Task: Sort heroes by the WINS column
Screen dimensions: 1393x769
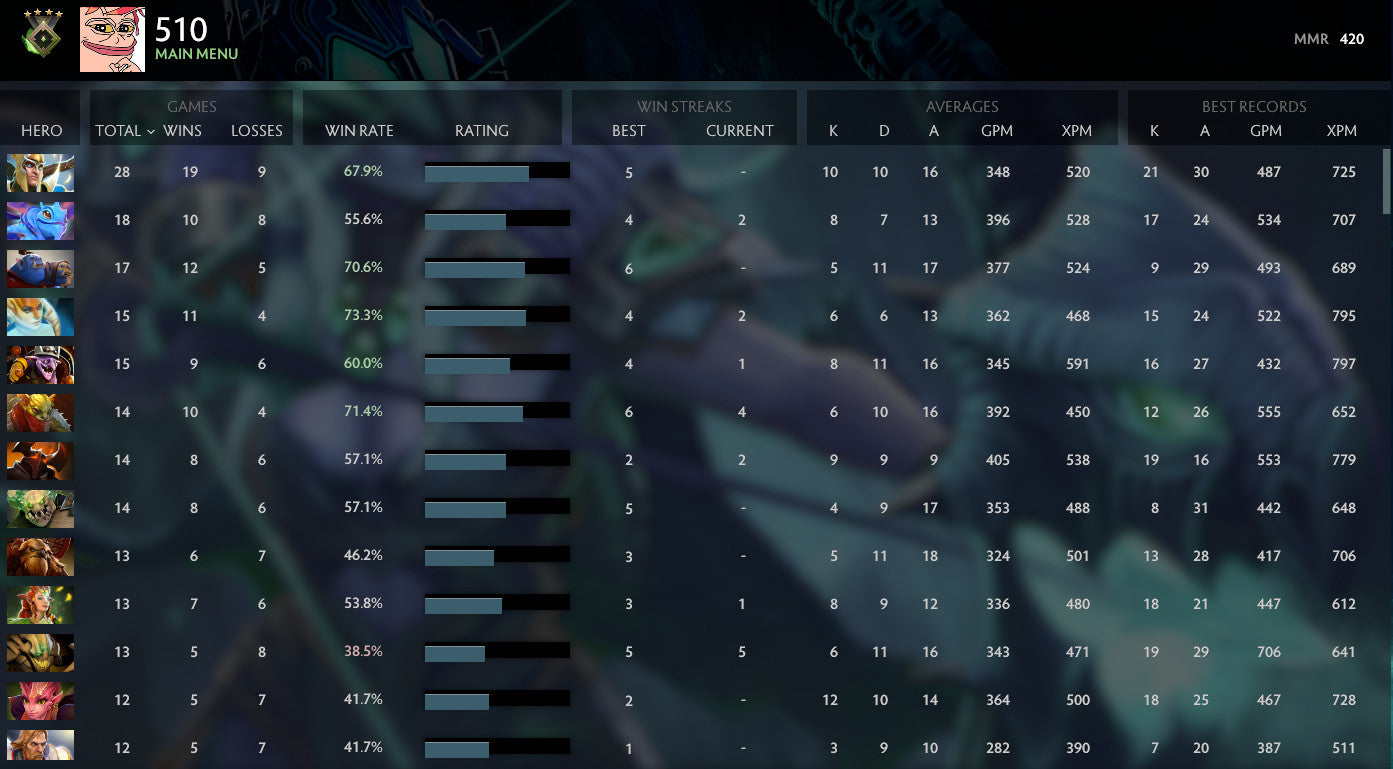Action: pyautogui.click(x=184, y=131)
